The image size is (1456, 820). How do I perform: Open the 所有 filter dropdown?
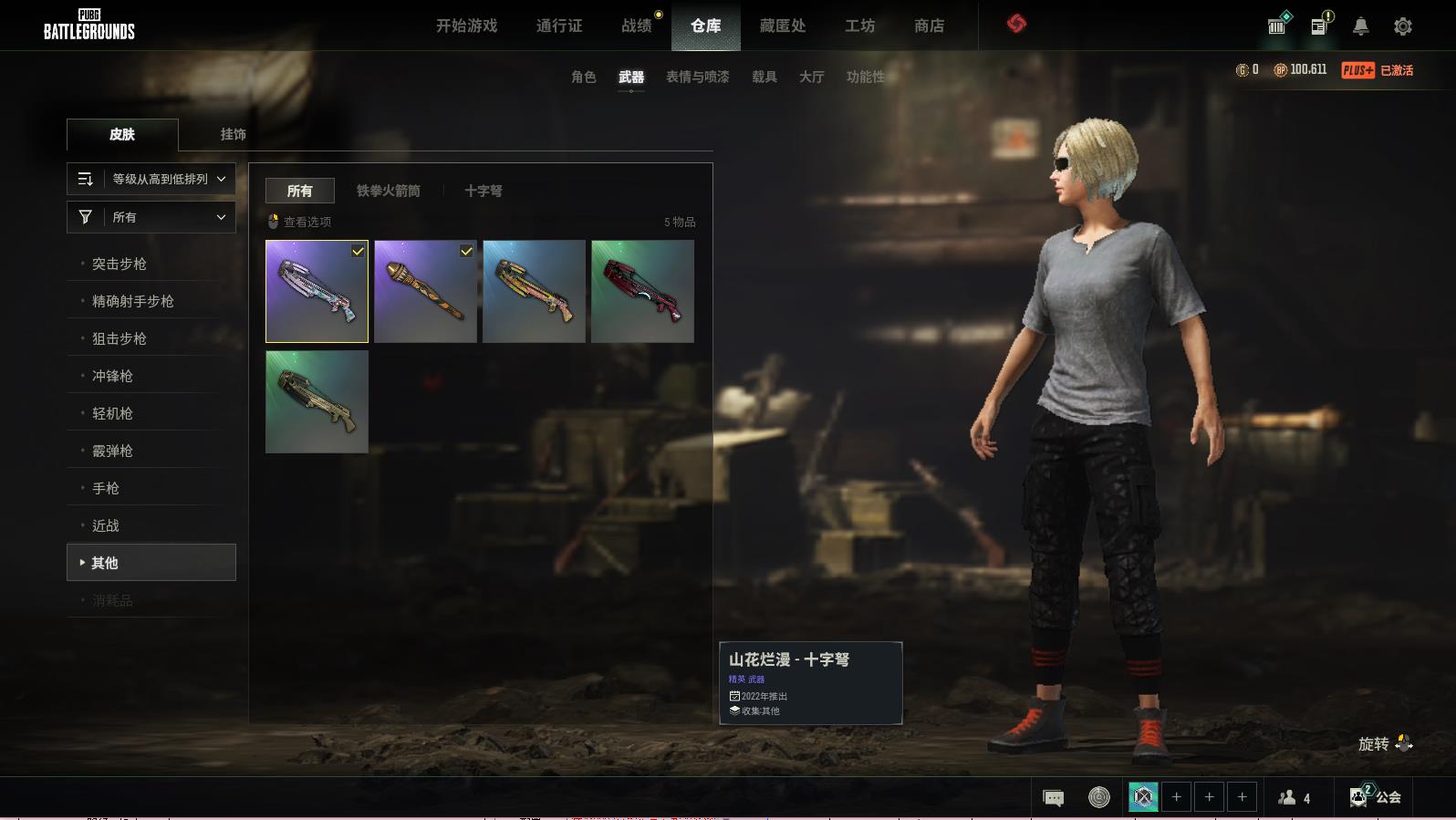click(x=151, y=217)
